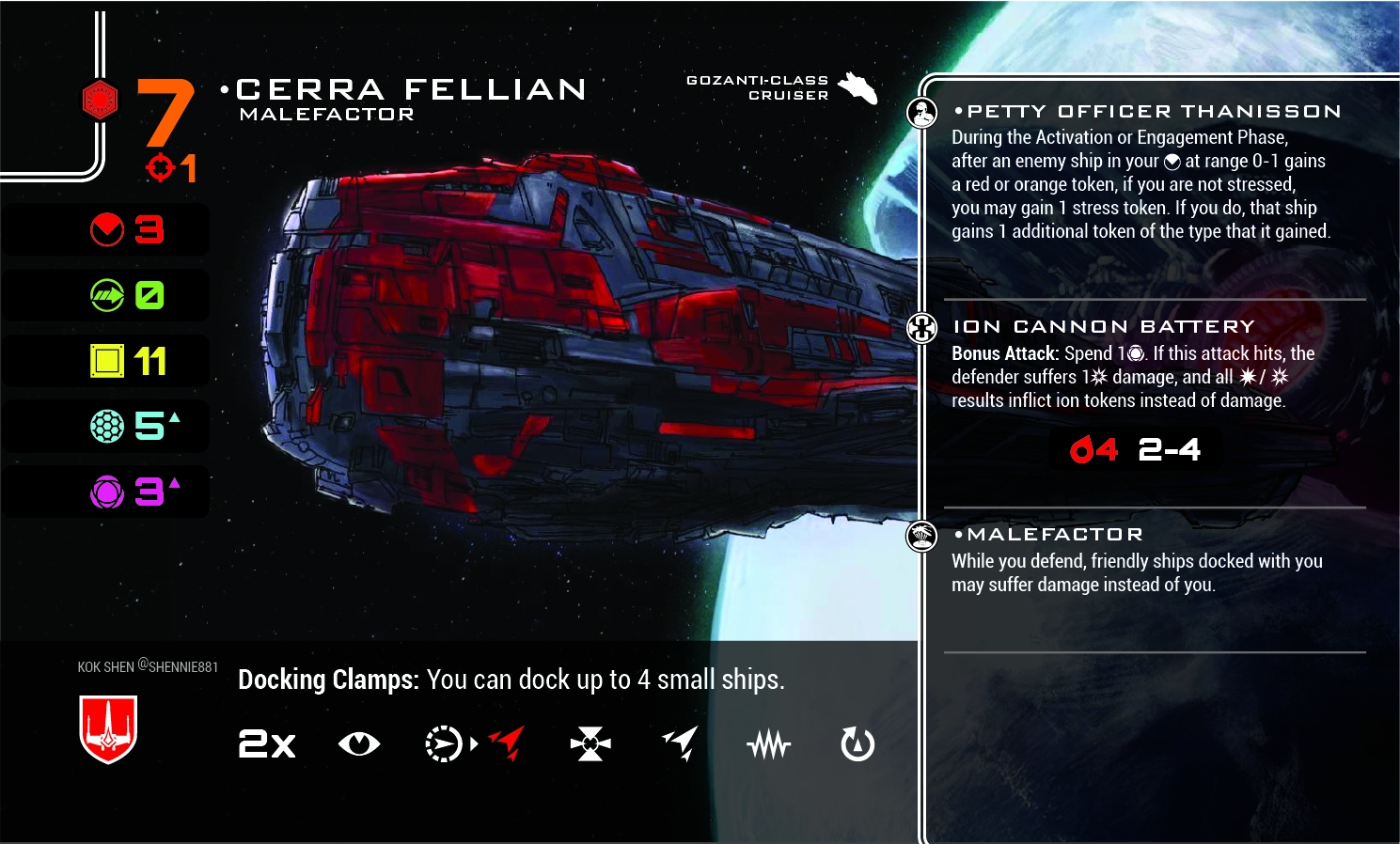Click the red First Order faction shield
This screenshot has width=1400, height=844.
(x=108, y=728)
